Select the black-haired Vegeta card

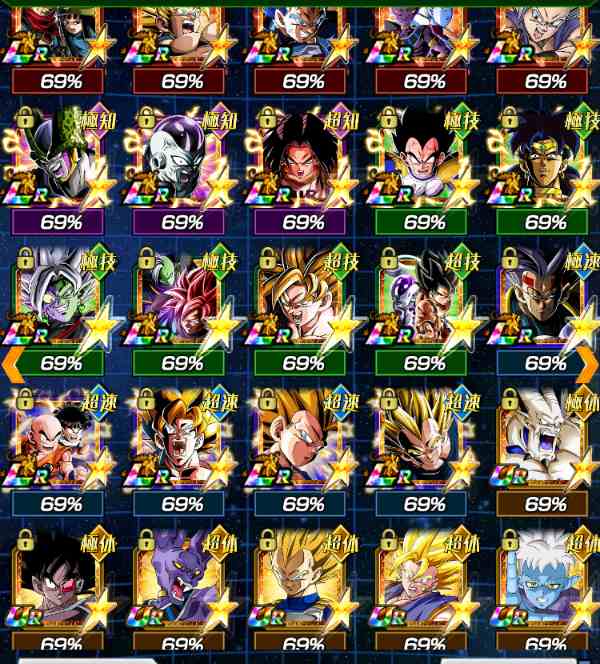(424, 160)
